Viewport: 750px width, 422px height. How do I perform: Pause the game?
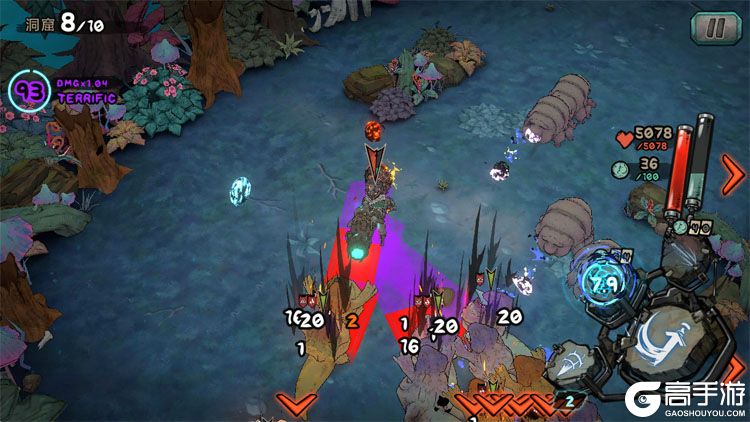pos(710,27)
